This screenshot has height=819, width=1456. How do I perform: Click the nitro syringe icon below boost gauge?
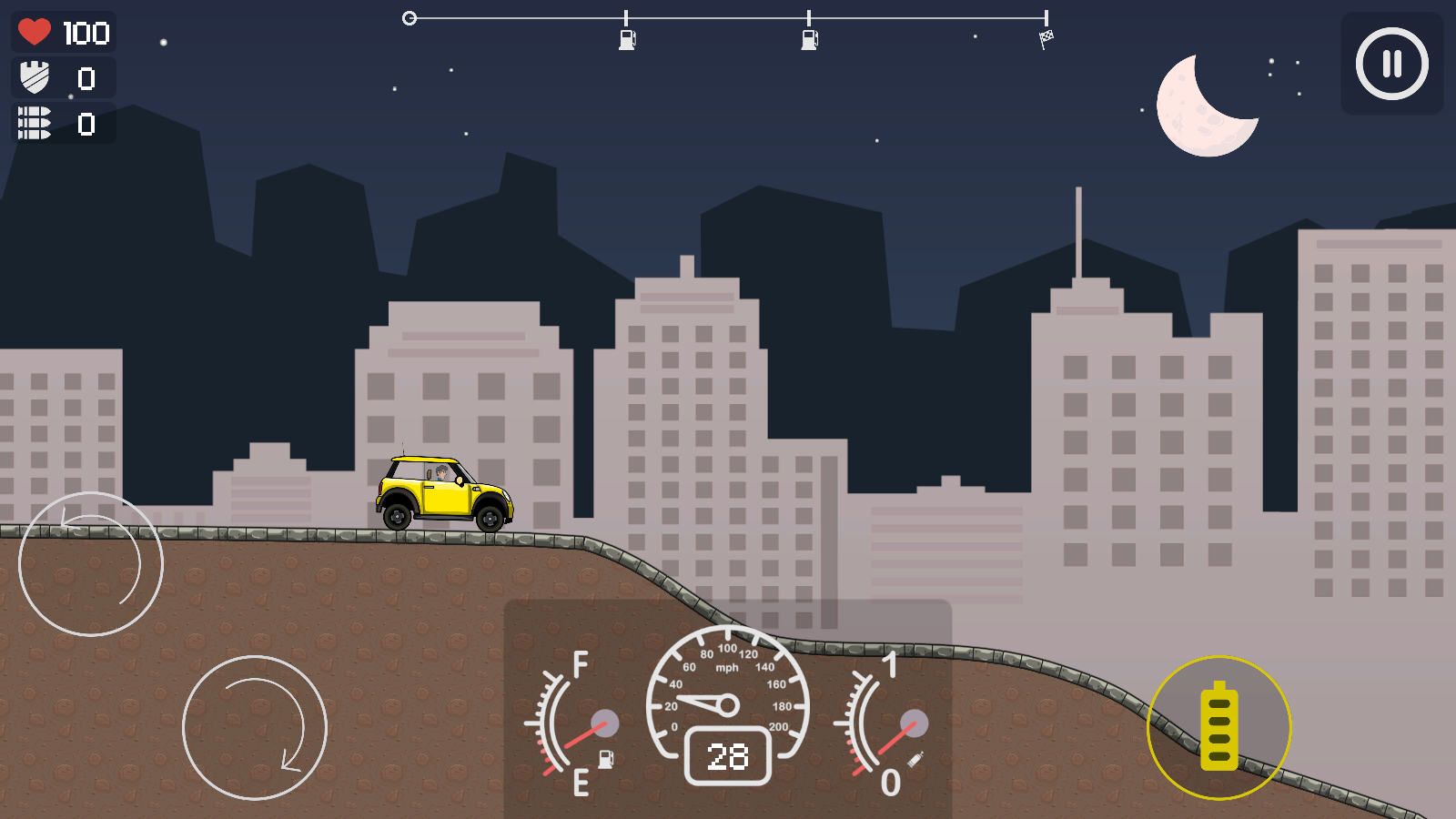pos(915,758)
